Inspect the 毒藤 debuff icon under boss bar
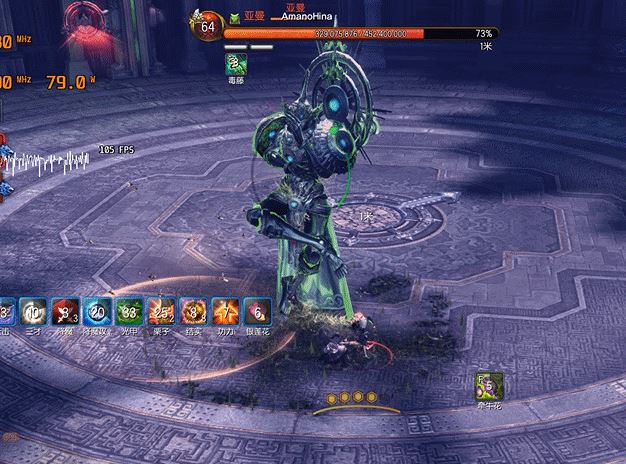The width and height of the screenshot is (626, 464). pyautogui.click(x=236, y=64)
